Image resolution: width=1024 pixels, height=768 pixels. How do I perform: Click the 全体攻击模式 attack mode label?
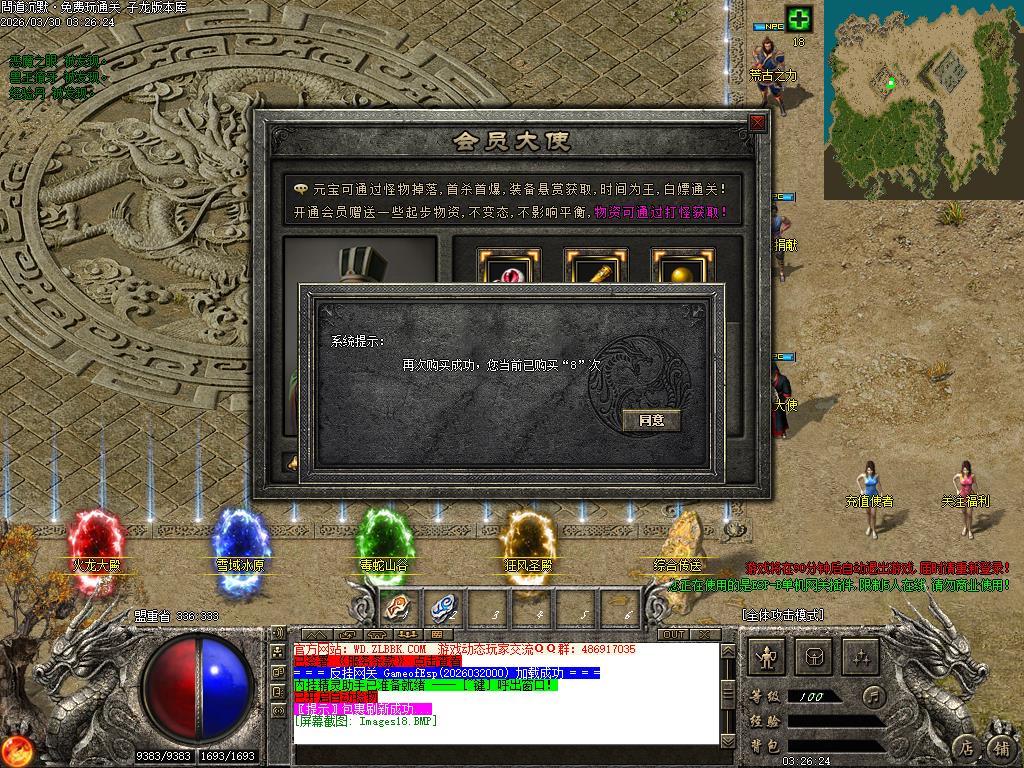point(782,615)
